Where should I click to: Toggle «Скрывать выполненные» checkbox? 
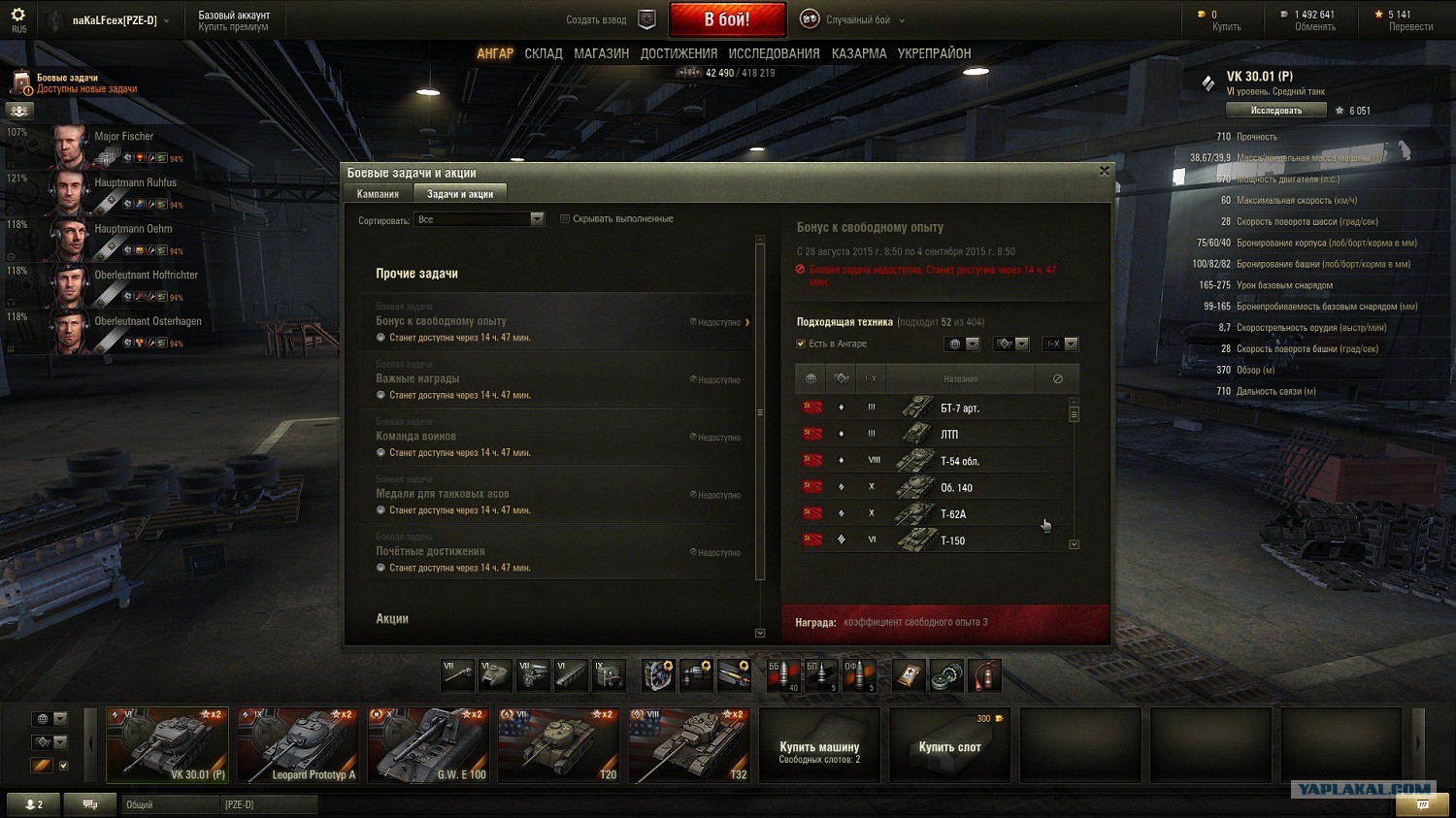[565, 219]
